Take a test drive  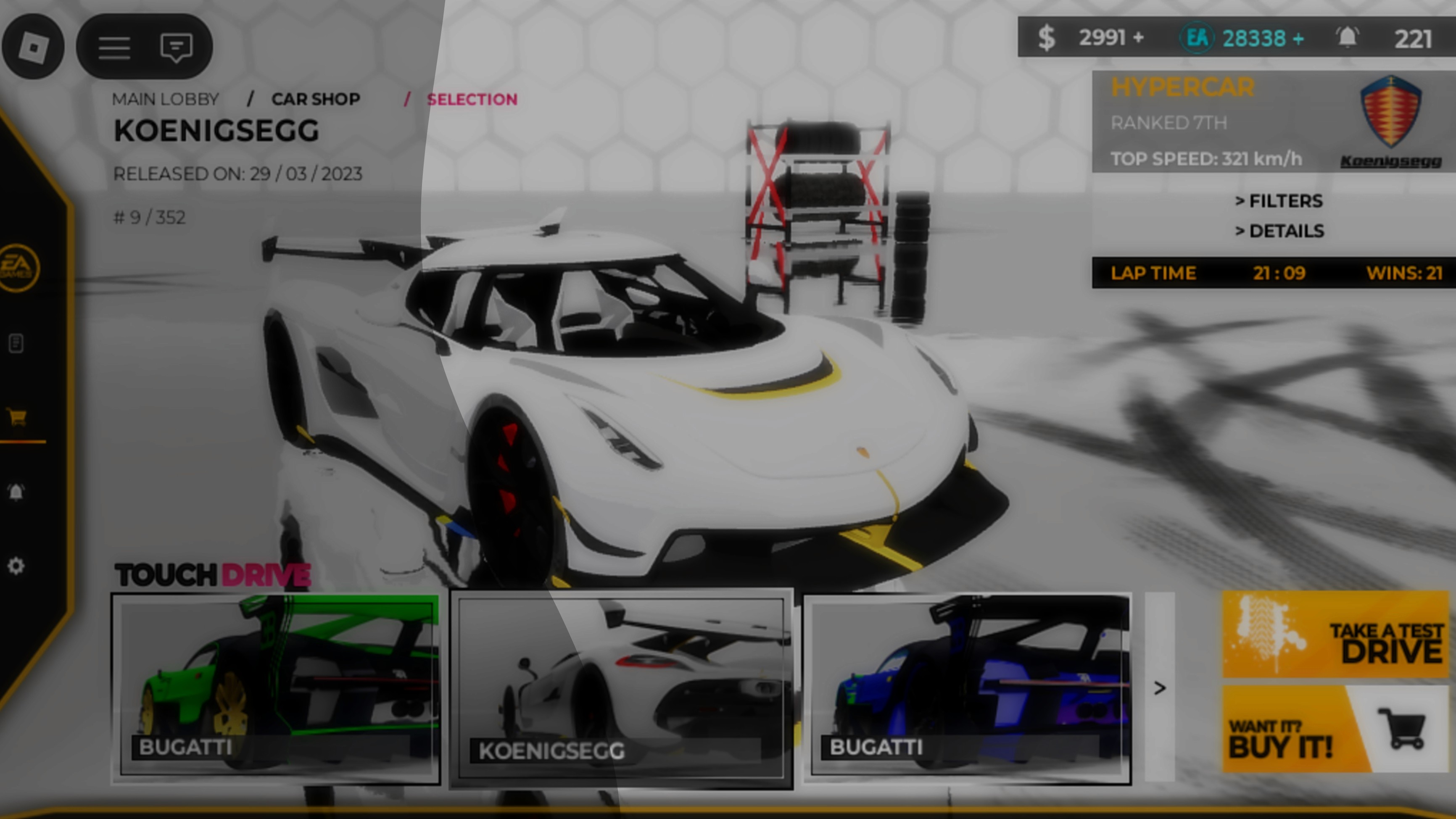pos(1336,634)
